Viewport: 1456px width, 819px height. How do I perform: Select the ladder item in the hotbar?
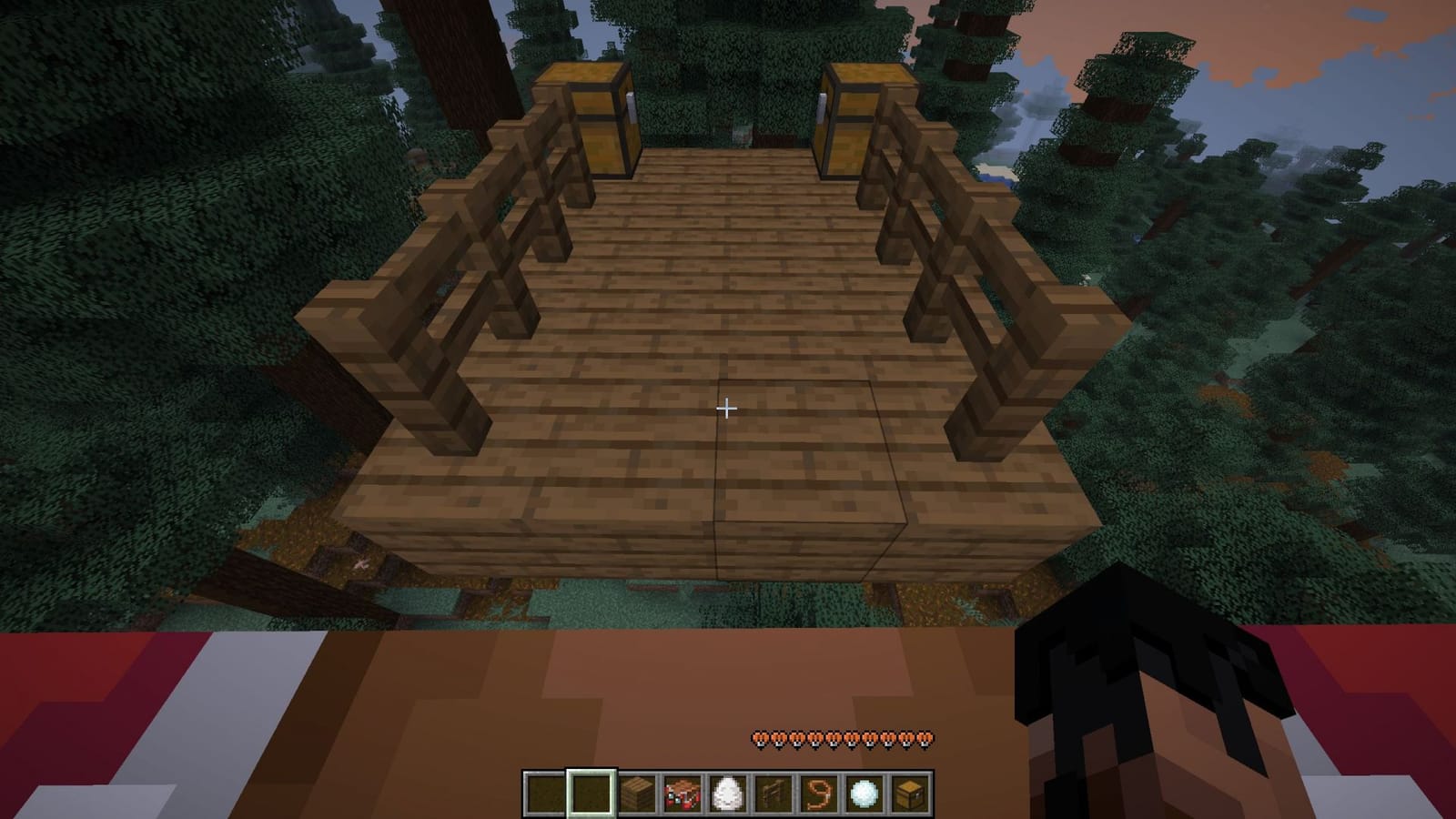click(773, 792)
